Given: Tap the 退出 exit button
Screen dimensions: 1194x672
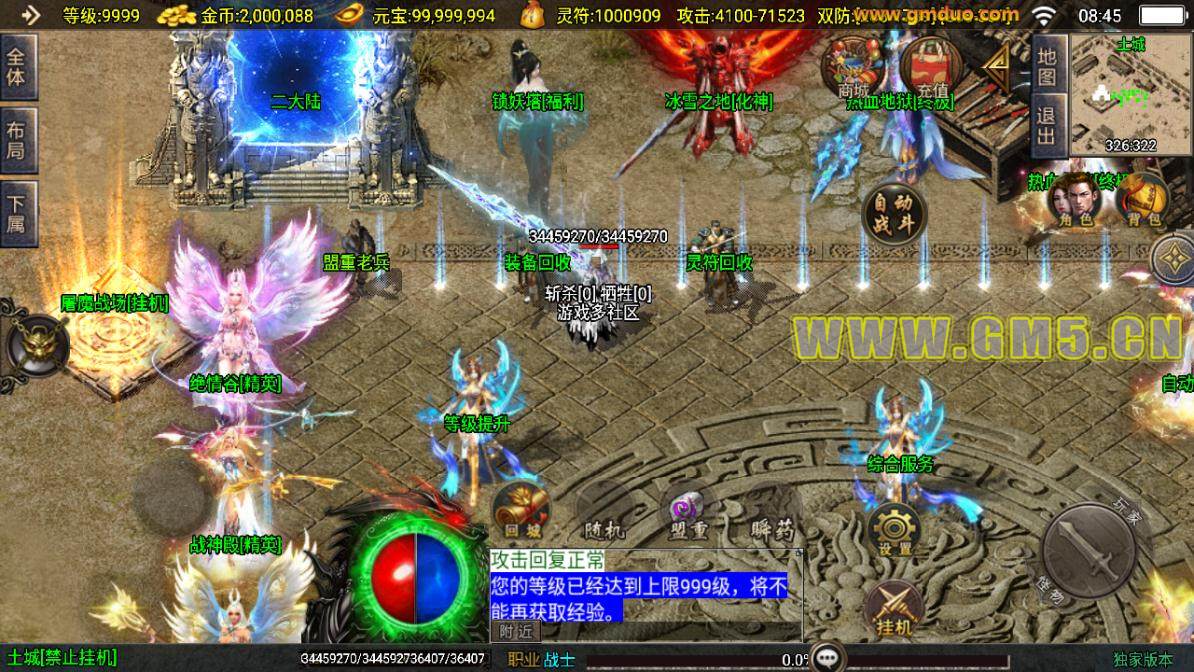Looking at the screenshot, I should 1046,127.
